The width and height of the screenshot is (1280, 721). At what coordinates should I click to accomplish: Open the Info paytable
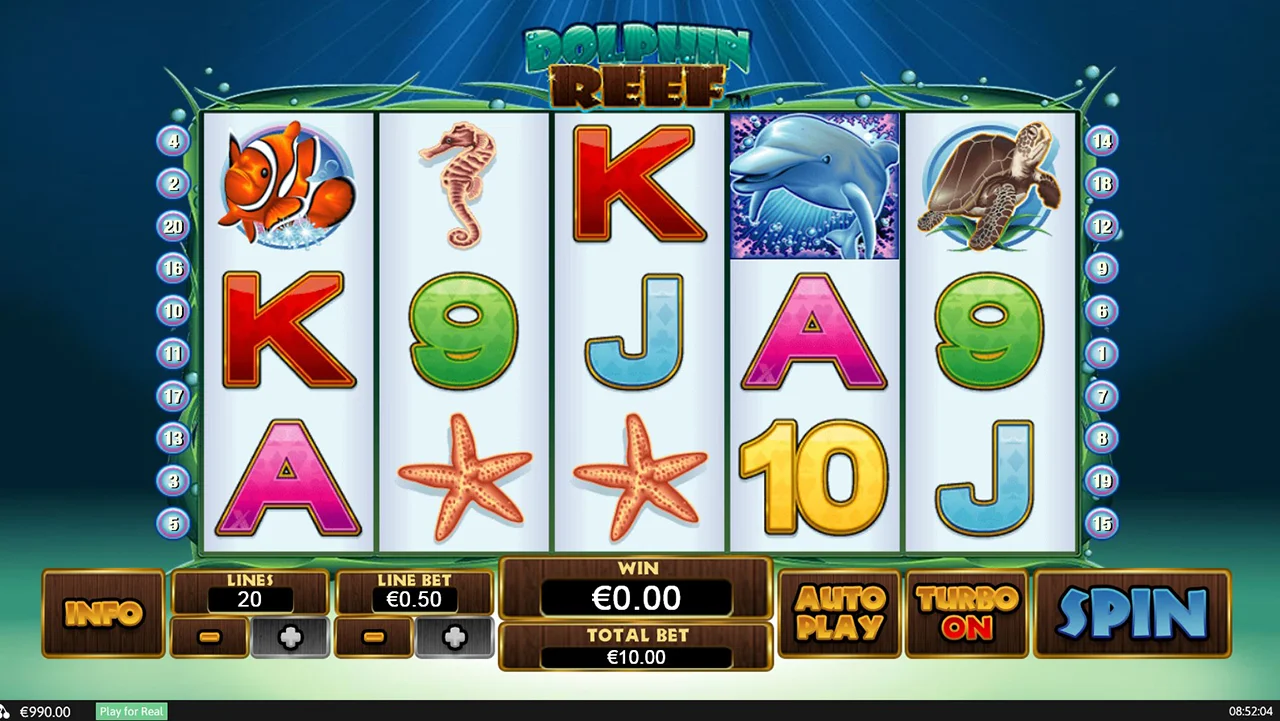[x=103, y=613]
